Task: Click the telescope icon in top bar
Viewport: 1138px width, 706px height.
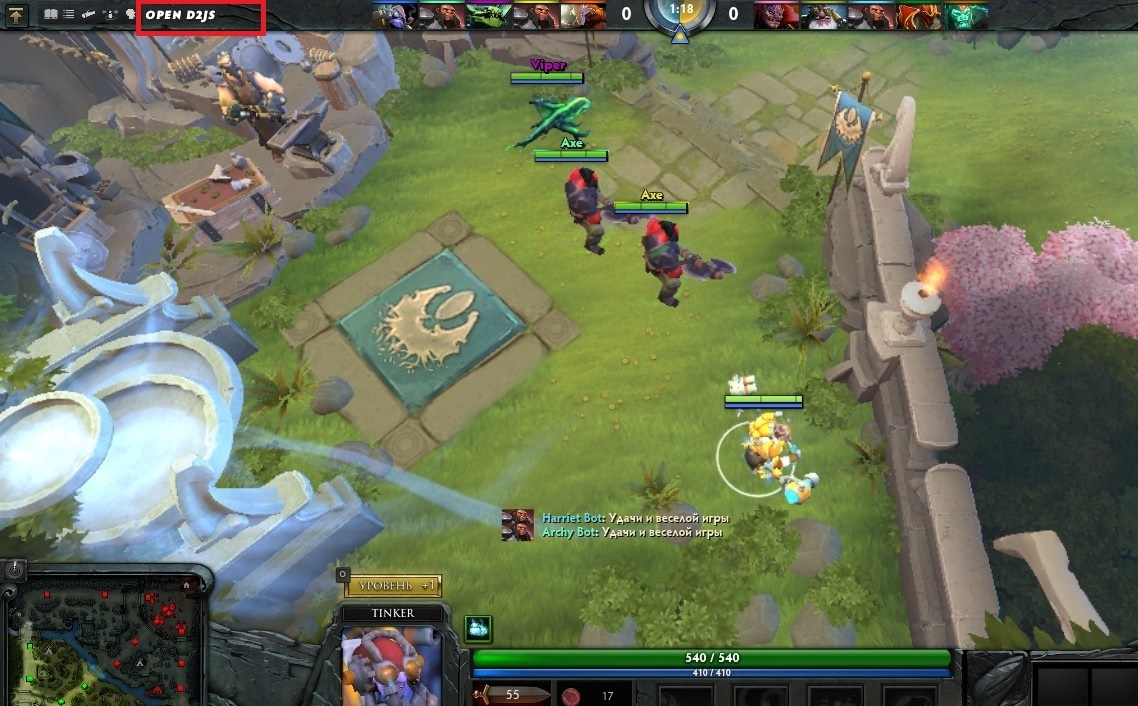Action: point(90,16)
